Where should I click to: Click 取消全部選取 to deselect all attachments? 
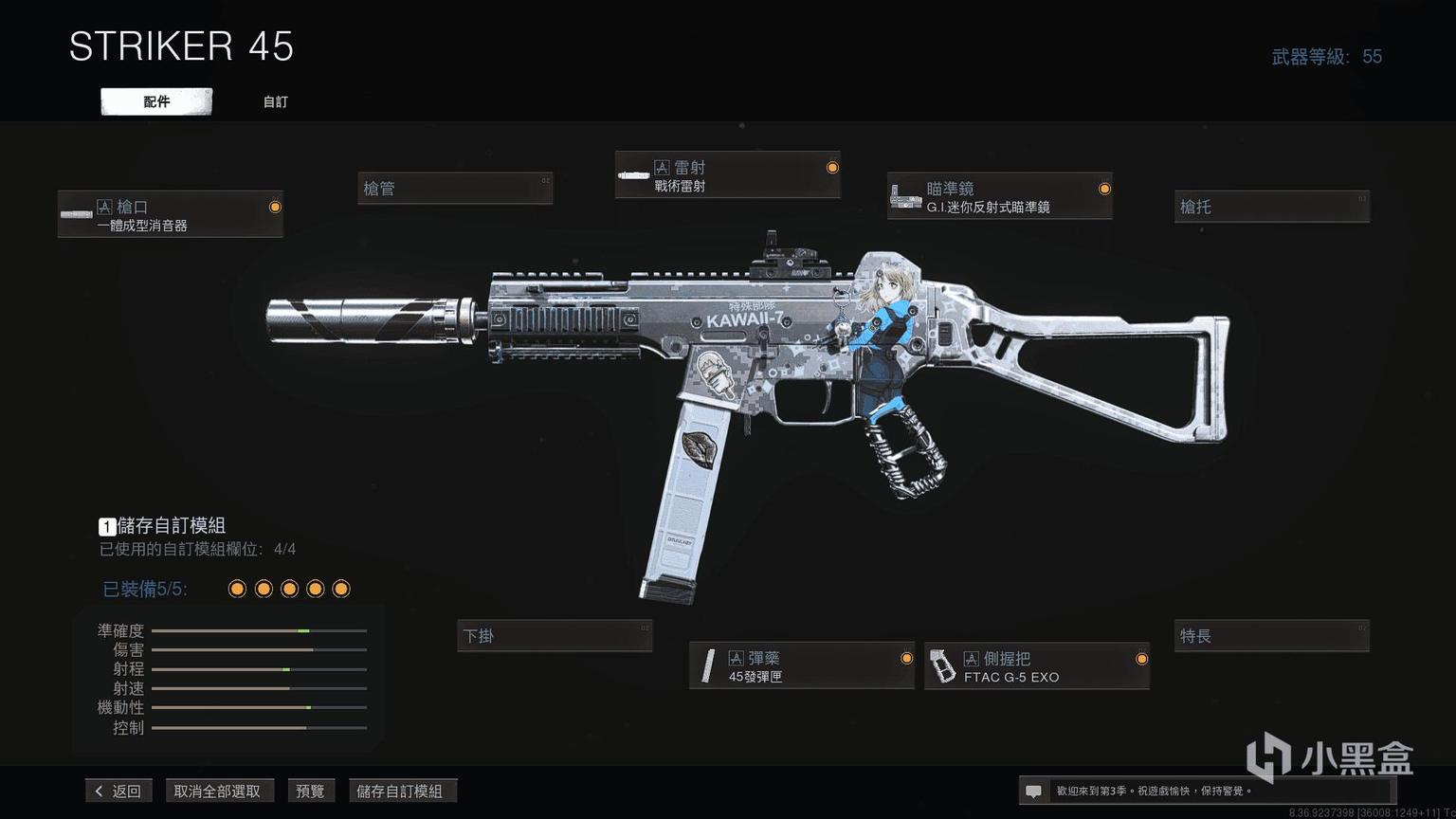point(217,791)
